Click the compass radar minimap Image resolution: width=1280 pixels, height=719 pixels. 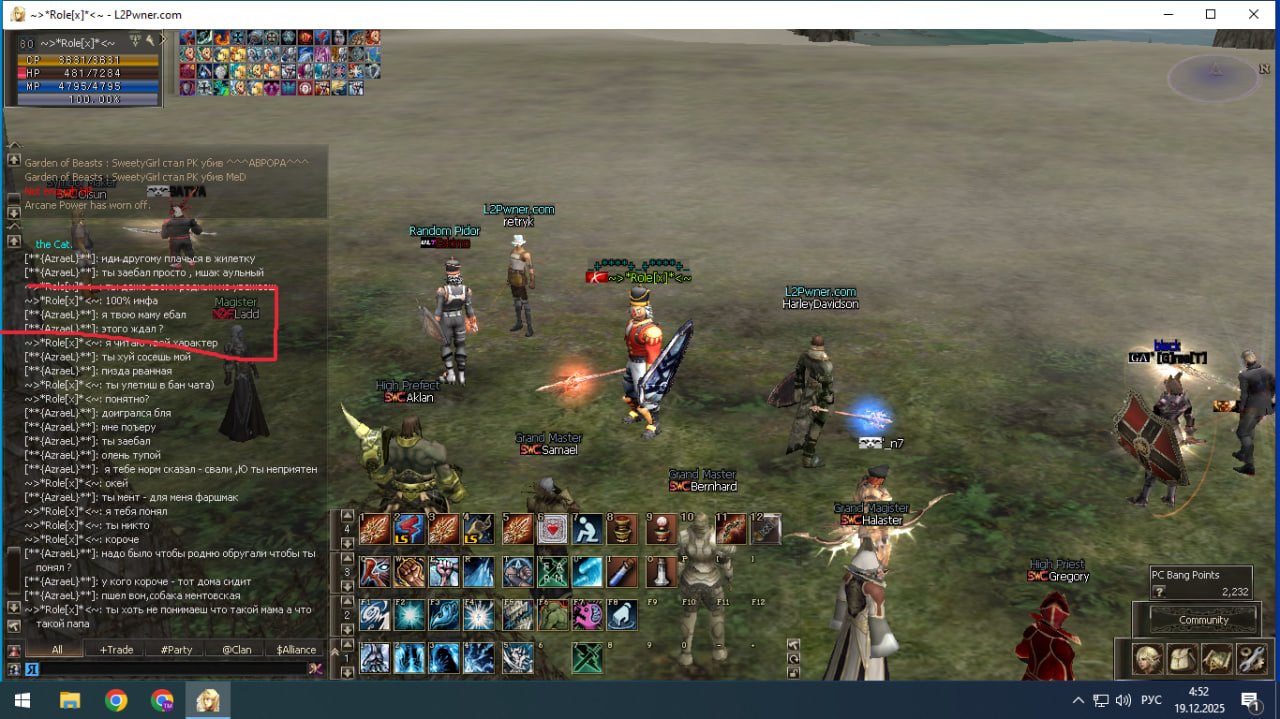pyautogui.click(x=1216, y=76)
